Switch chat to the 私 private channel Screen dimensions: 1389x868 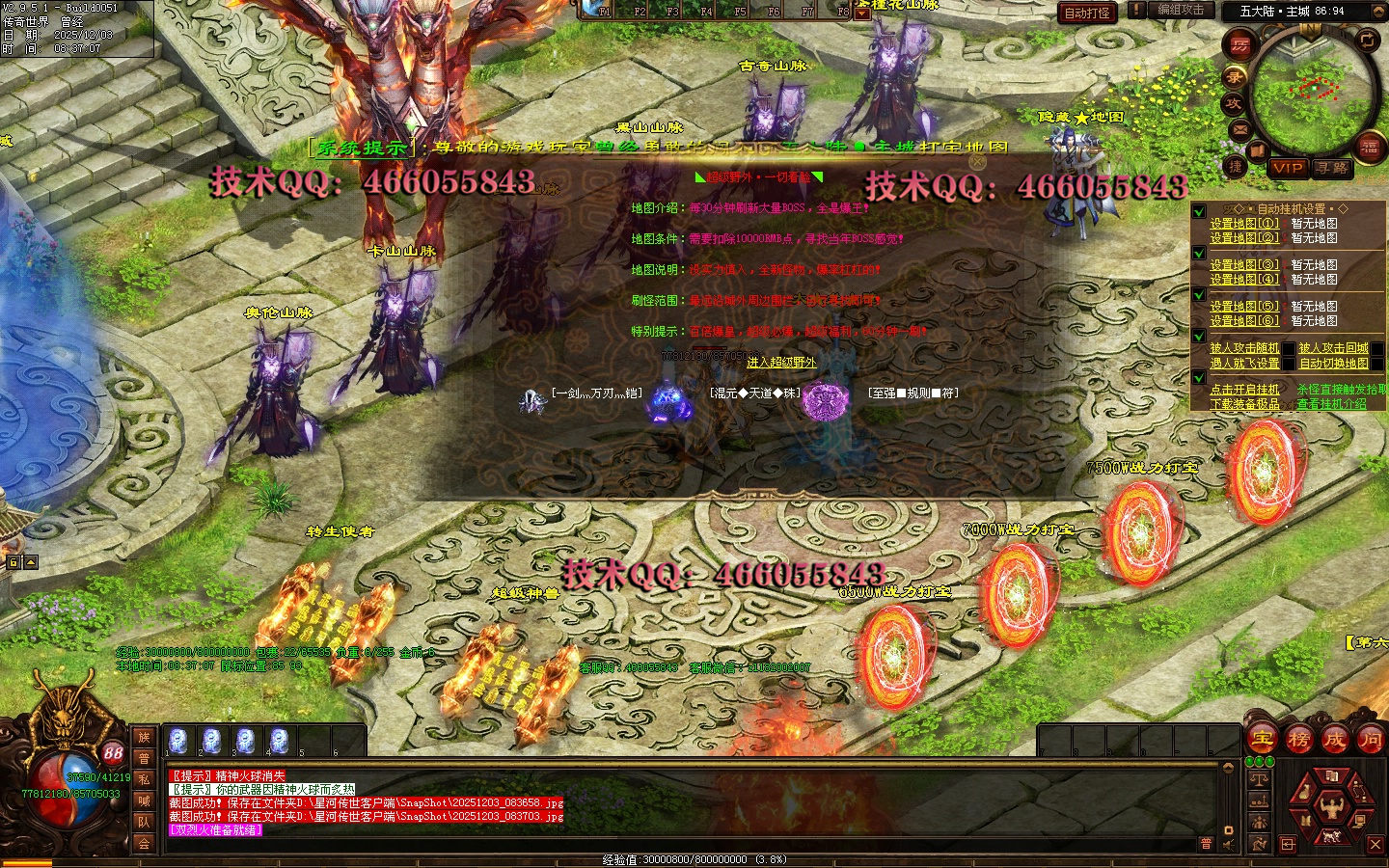point(144,779)
